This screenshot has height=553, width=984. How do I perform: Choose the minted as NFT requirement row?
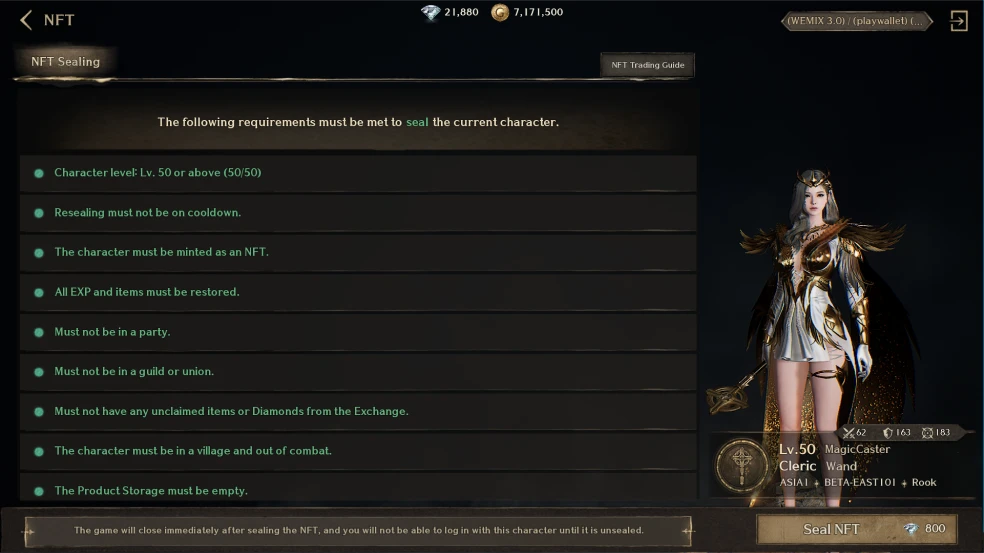[x=357, y=252]
